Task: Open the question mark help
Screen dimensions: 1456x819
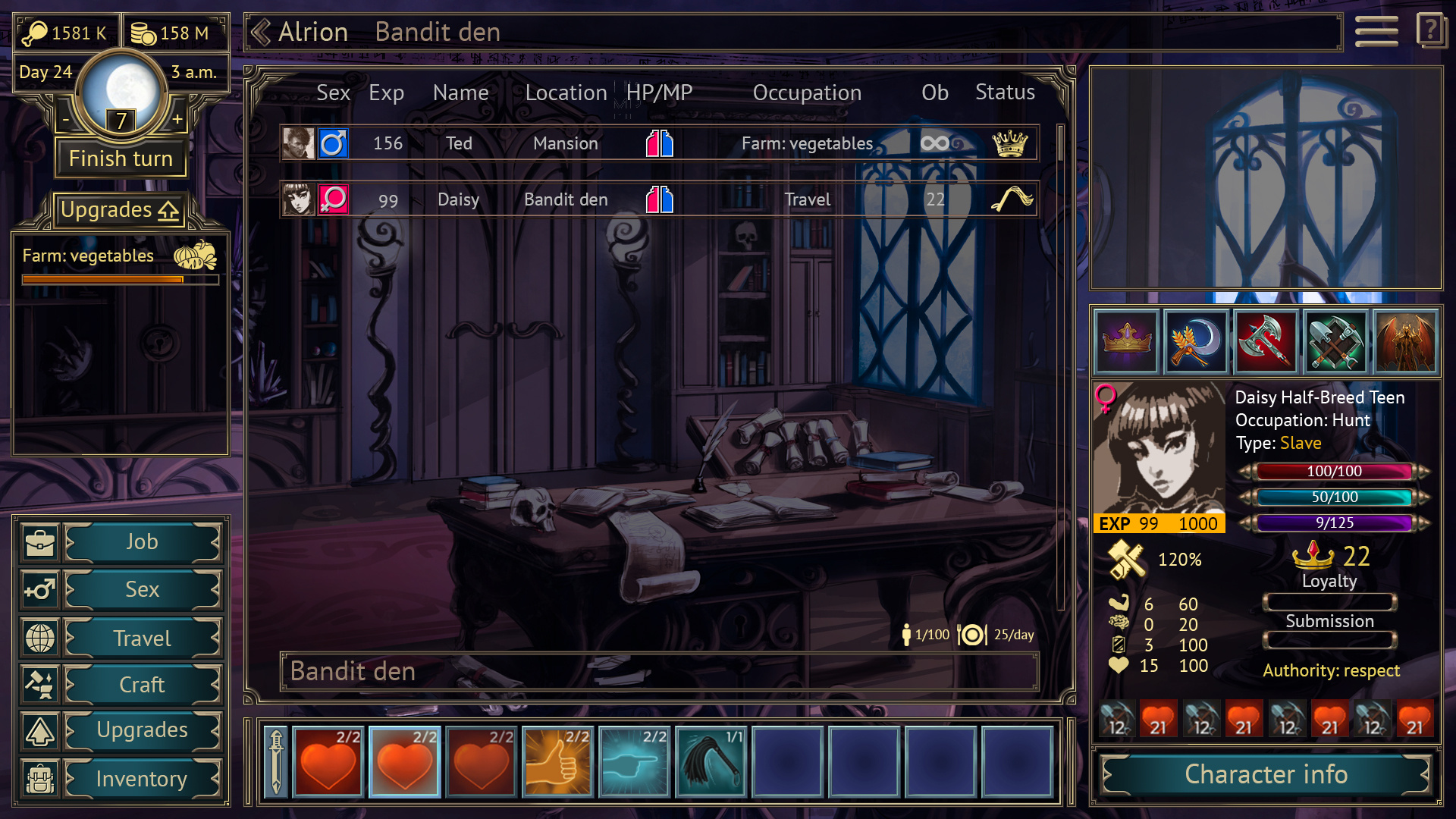Action: [1430, 31]
